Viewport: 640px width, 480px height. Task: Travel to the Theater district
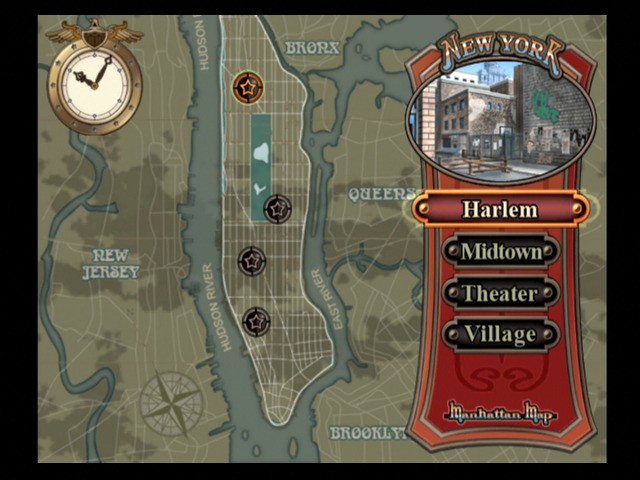499,293
